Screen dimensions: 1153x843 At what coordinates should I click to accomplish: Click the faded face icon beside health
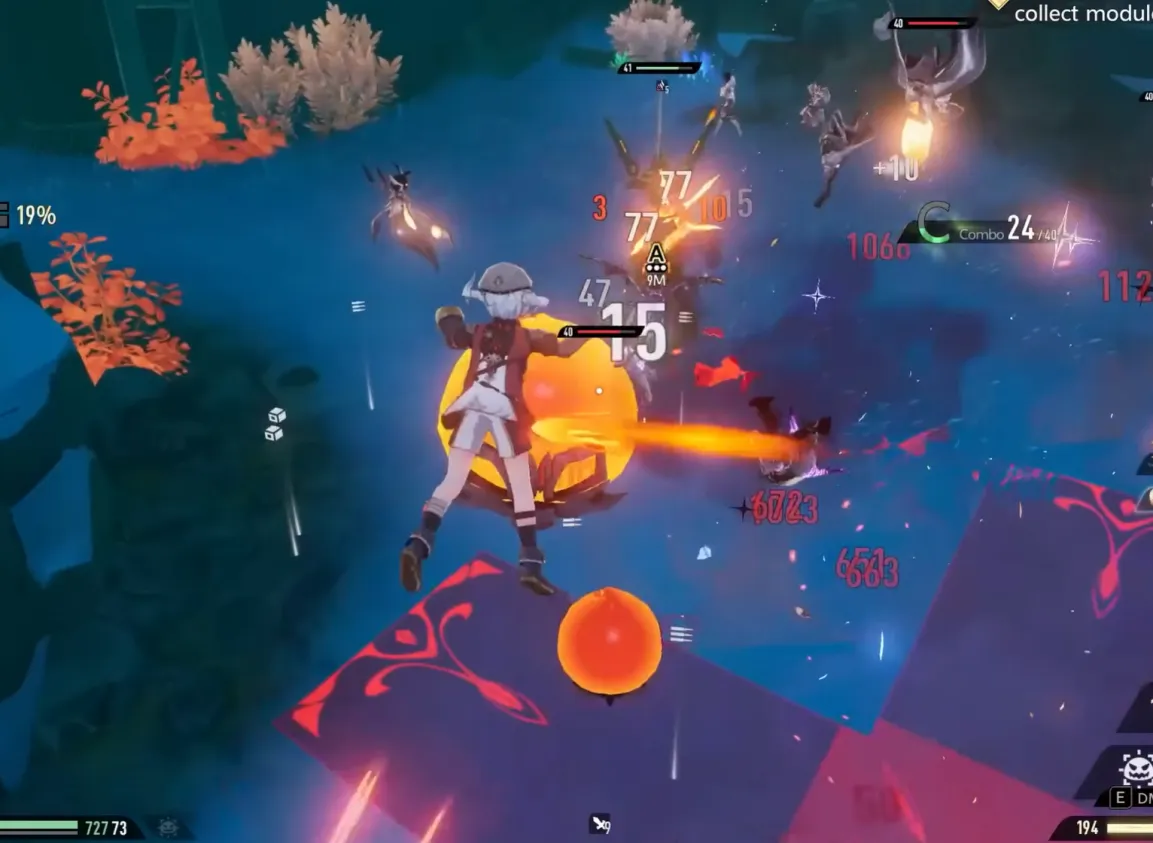click(167, 828)
